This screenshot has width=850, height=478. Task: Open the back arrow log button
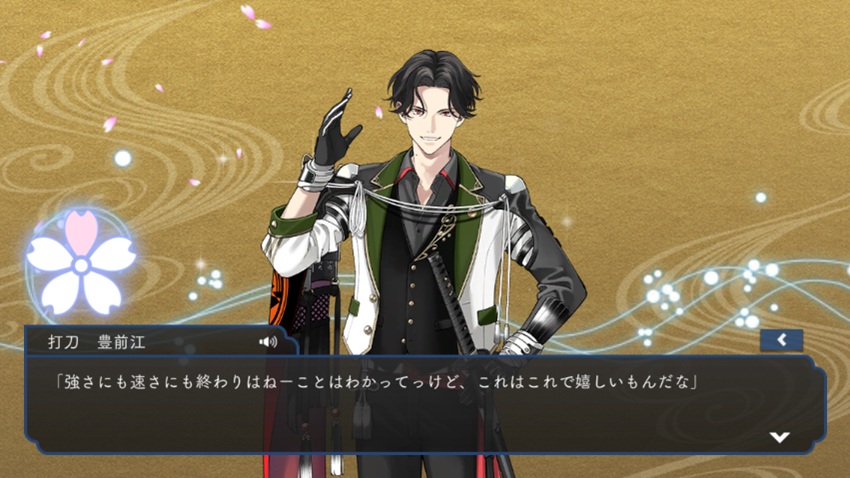(781, 341)
